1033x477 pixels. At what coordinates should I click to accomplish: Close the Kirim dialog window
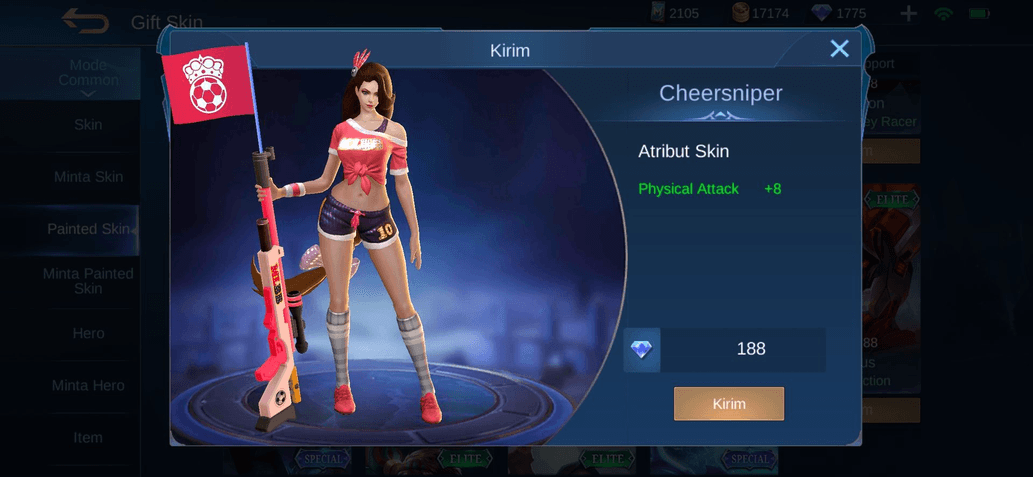point(839,49)
